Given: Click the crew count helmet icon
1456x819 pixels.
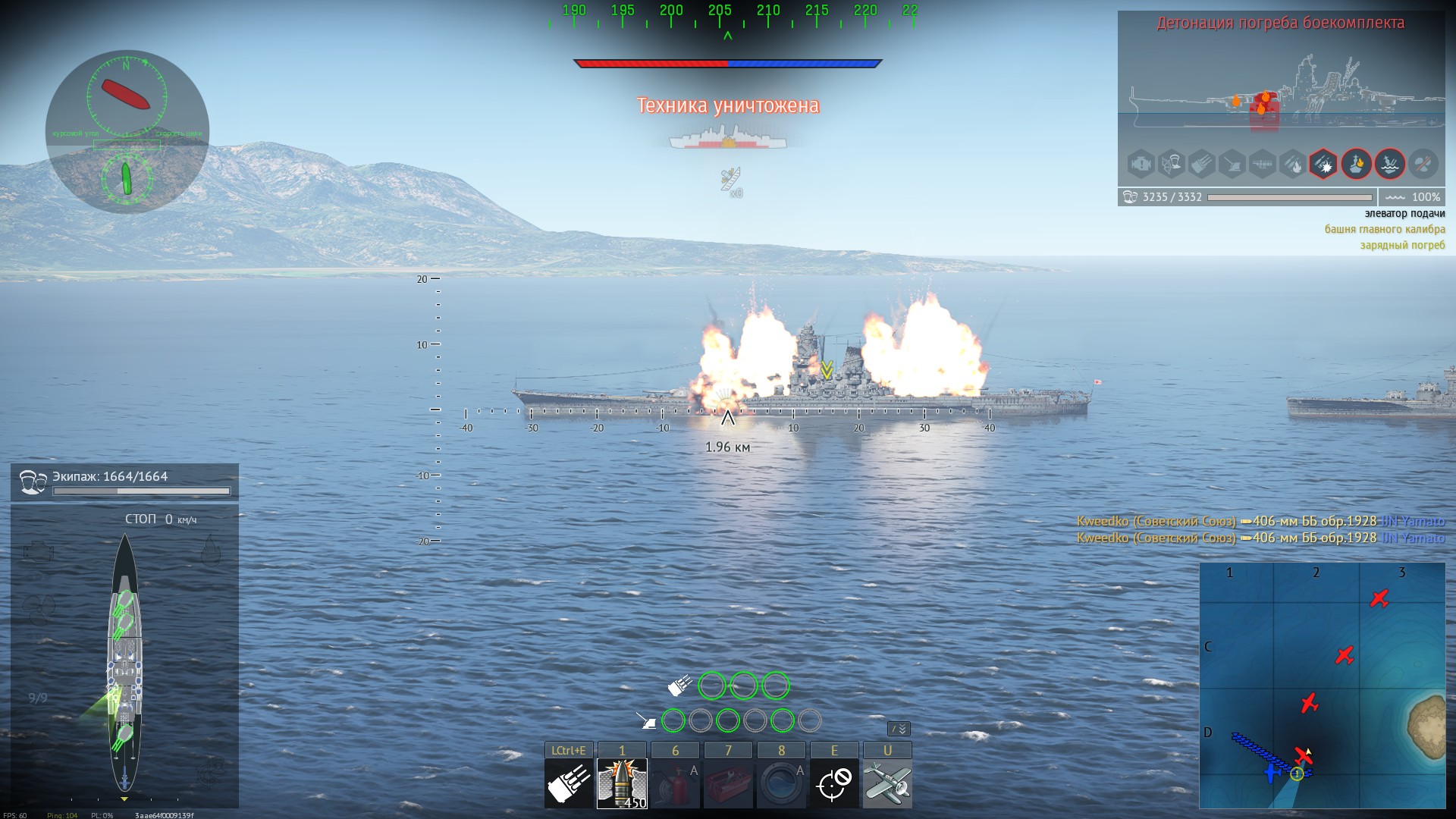Looking at the screenshot, I should (32, 482).
